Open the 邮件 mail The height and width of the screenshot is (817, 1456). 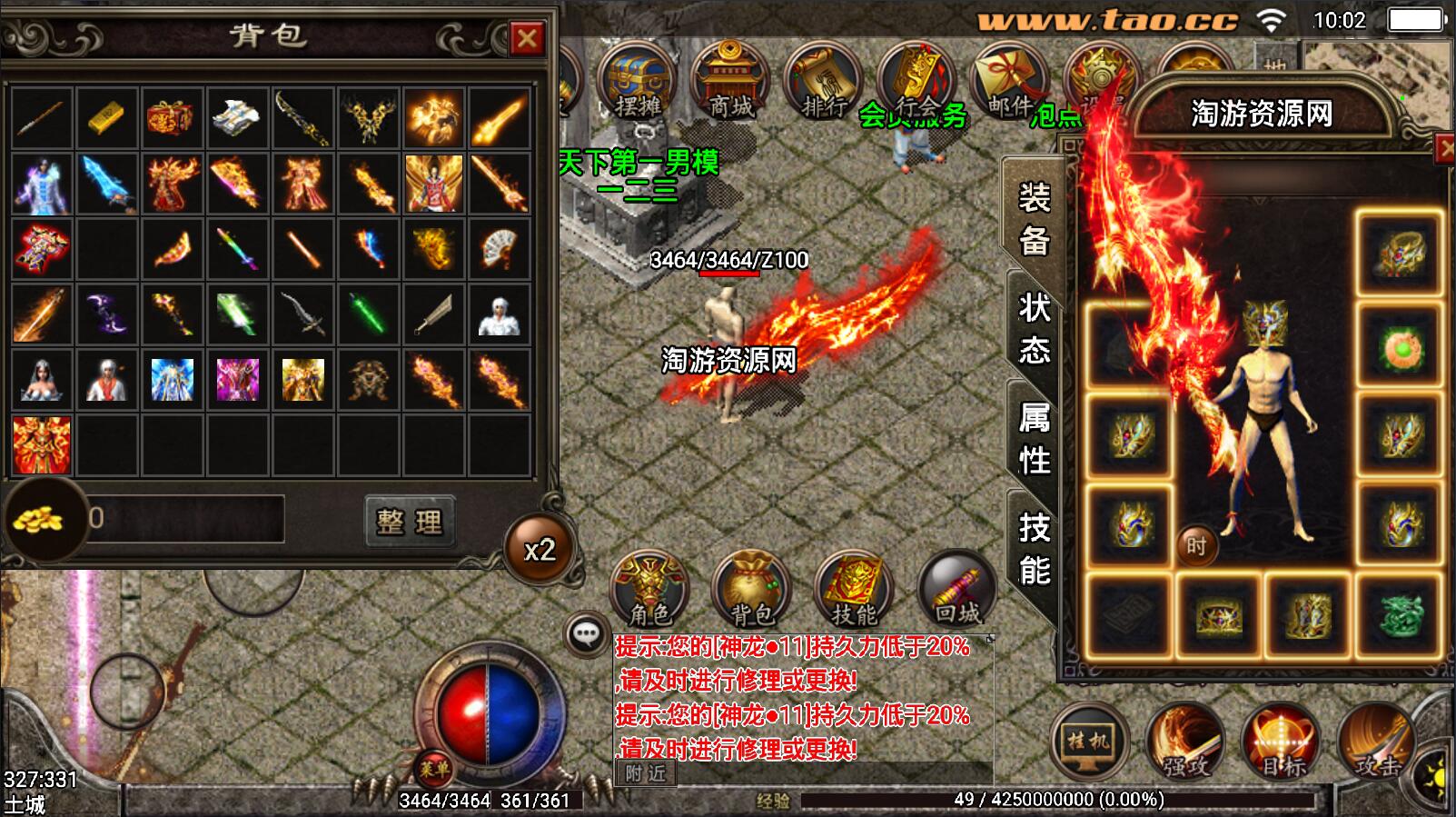tap(1009, 86)
